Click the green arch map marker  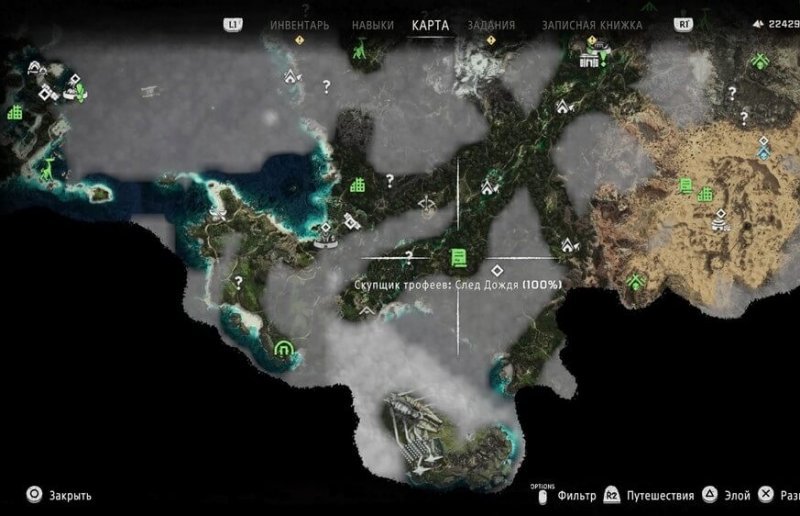click(283, 348)
